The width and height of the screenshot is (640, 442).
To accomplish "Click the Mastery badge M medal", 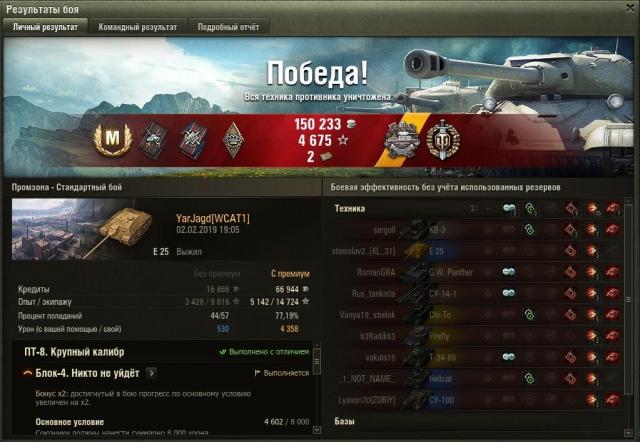I will [x=112, y=140].
